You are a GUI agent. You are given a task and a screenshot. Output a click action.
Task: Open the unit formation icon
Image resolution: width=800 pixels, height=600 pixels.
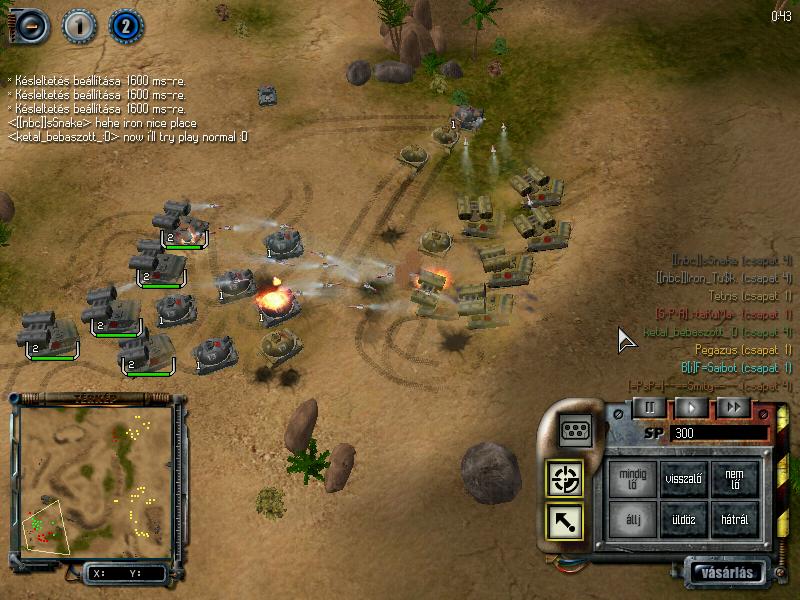point(574,429)
